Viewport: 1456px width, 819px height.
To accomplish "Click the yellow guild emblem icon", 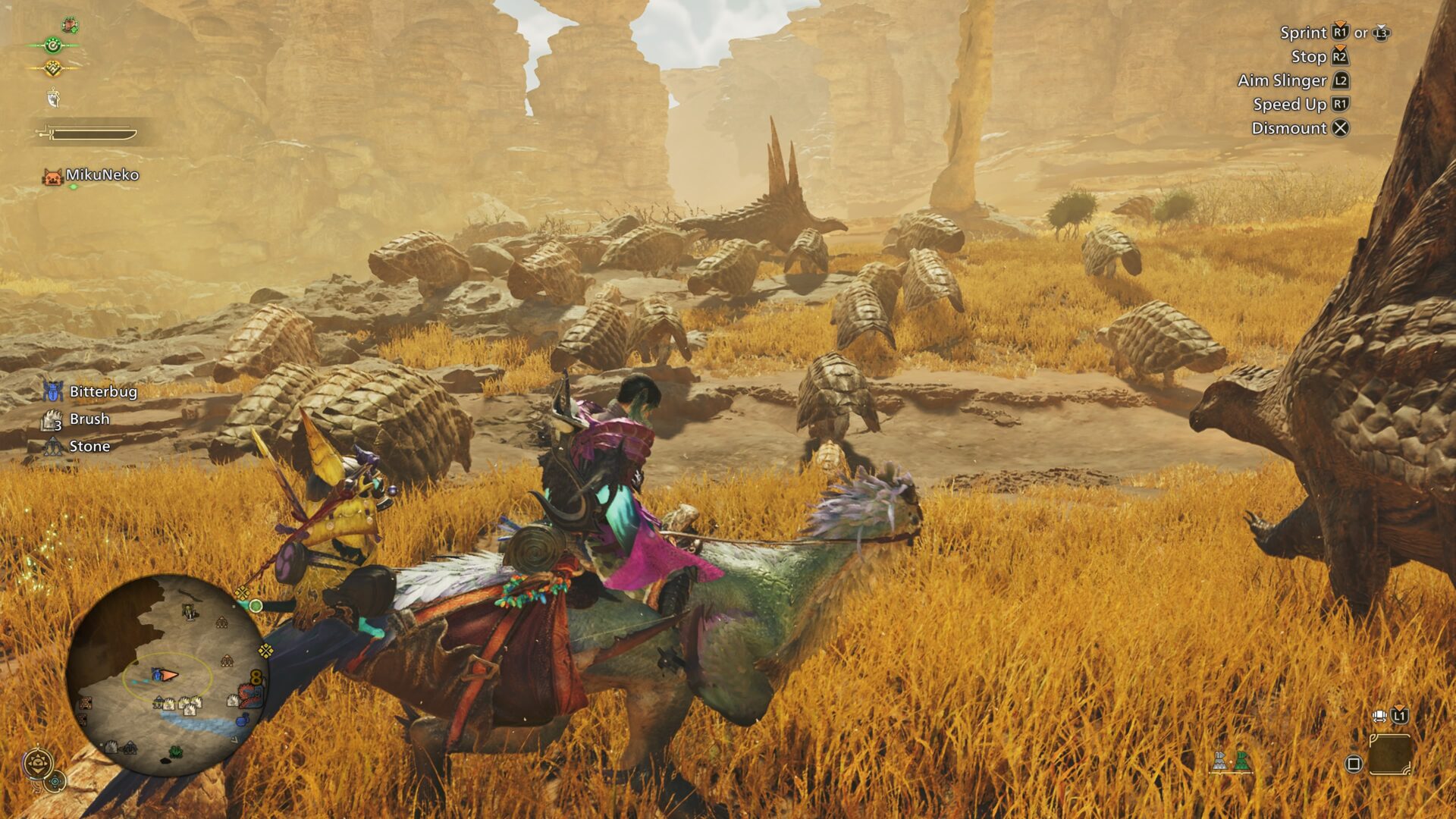I will (53, 68).
